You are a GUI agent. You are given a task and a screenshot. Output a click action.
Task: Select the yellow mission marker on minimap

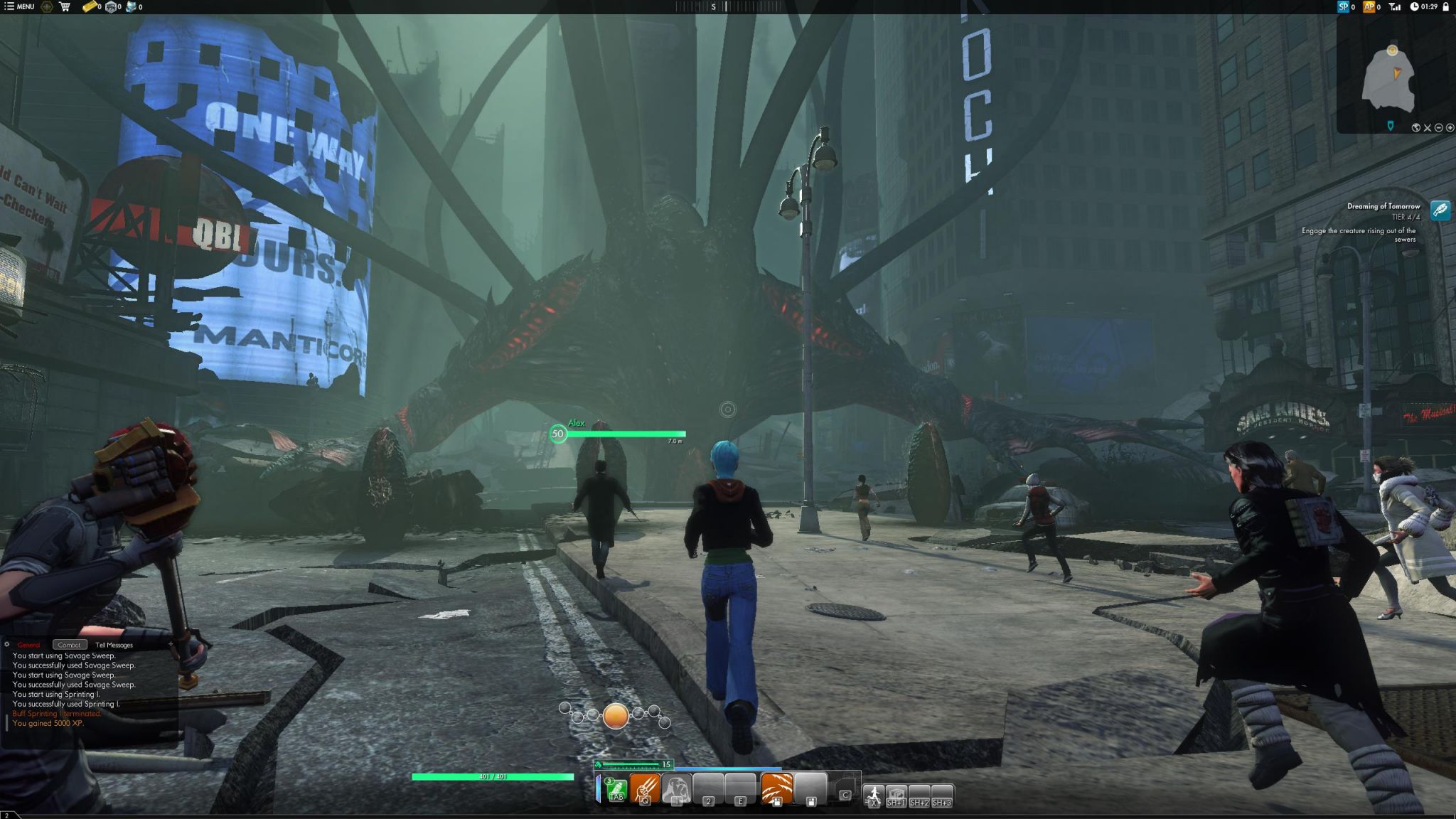pos(1392,50)
